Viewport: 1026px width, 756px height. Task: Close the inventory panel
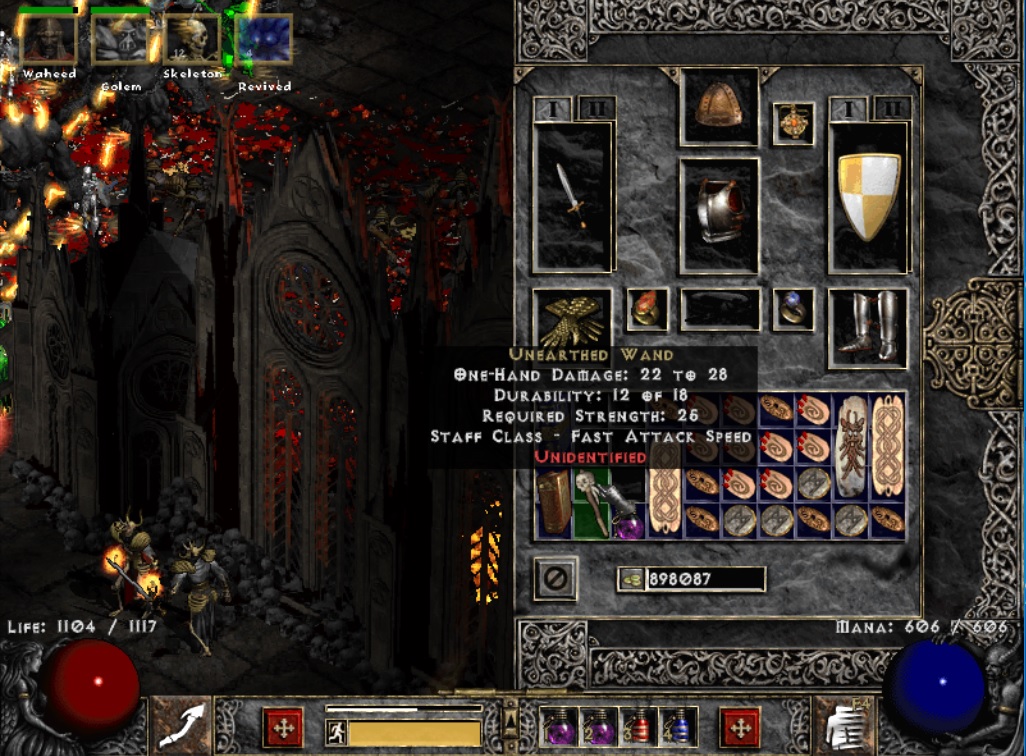point(553,578)
